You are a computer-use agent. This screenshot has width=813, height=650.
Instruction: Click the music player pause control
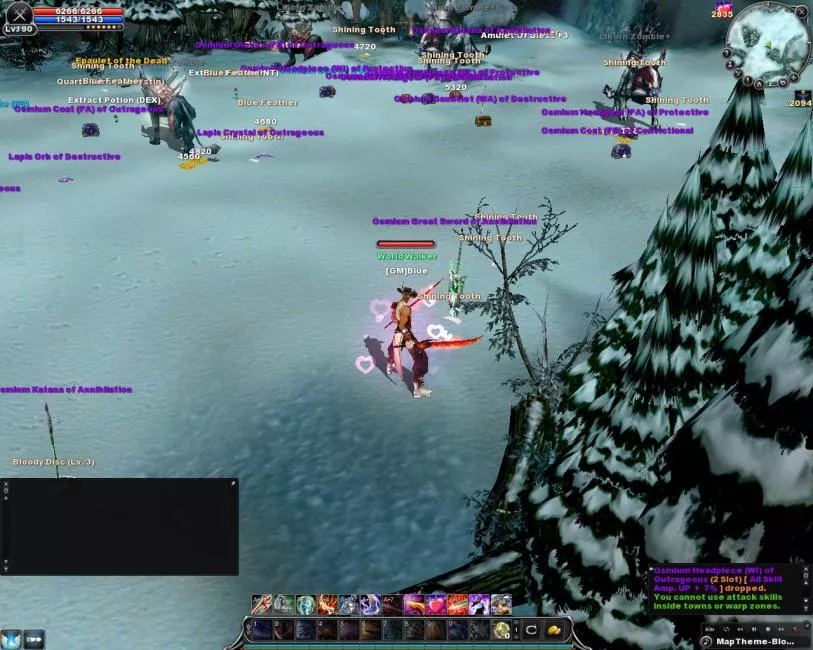click(x=755, y=629)
